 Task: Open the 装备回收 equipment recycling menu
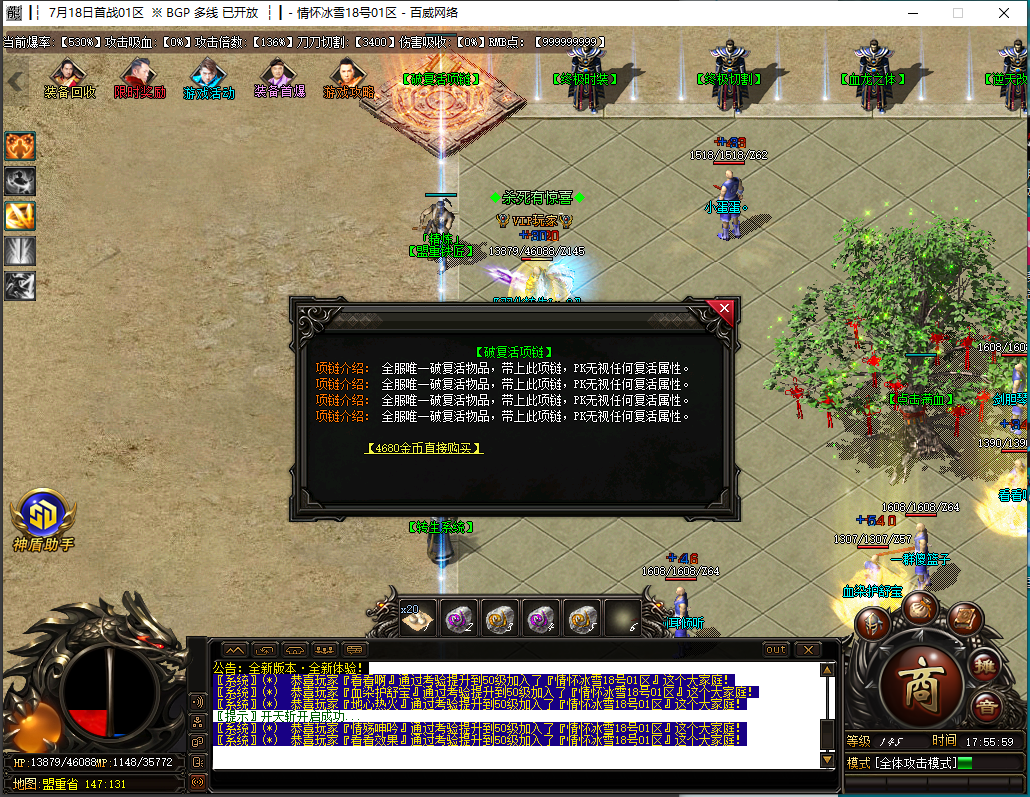pos(69,78)
